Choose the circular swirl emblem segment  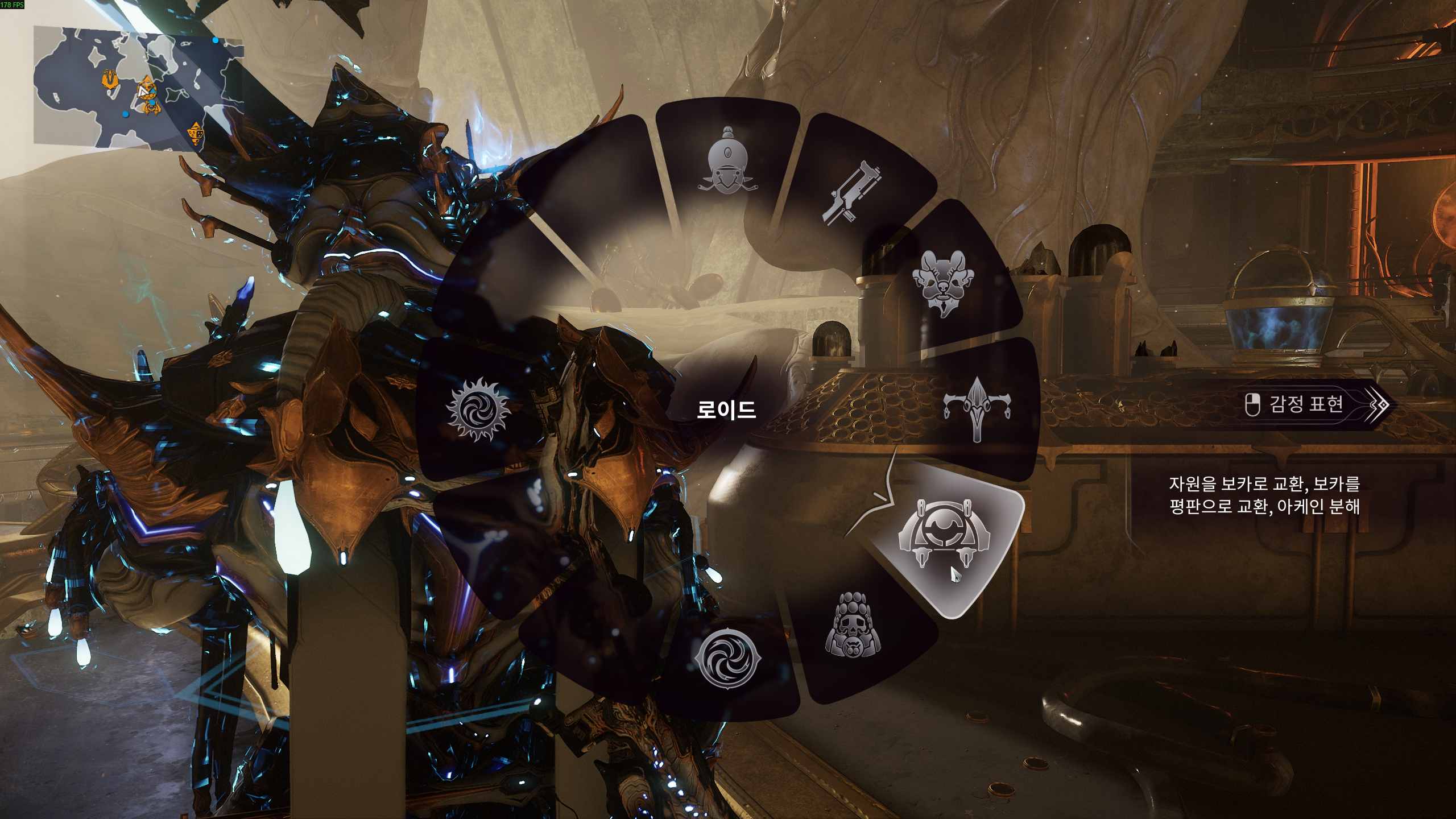tap(727, 659)
